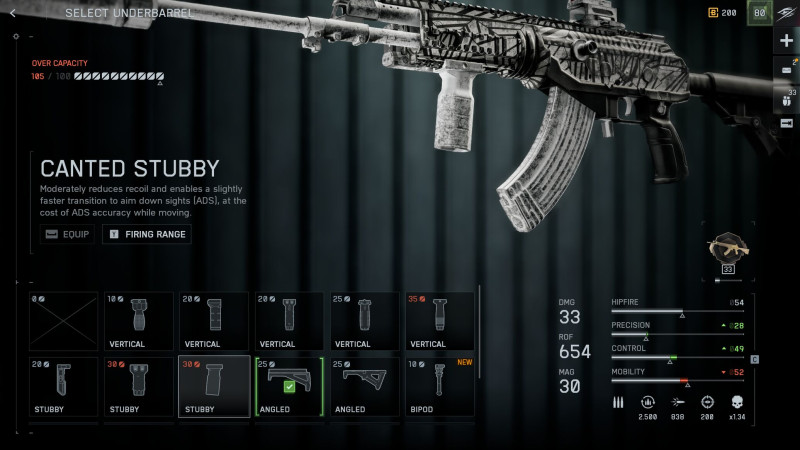Select the Angled grip without a checkmark
800x450 pixels.
365,386
